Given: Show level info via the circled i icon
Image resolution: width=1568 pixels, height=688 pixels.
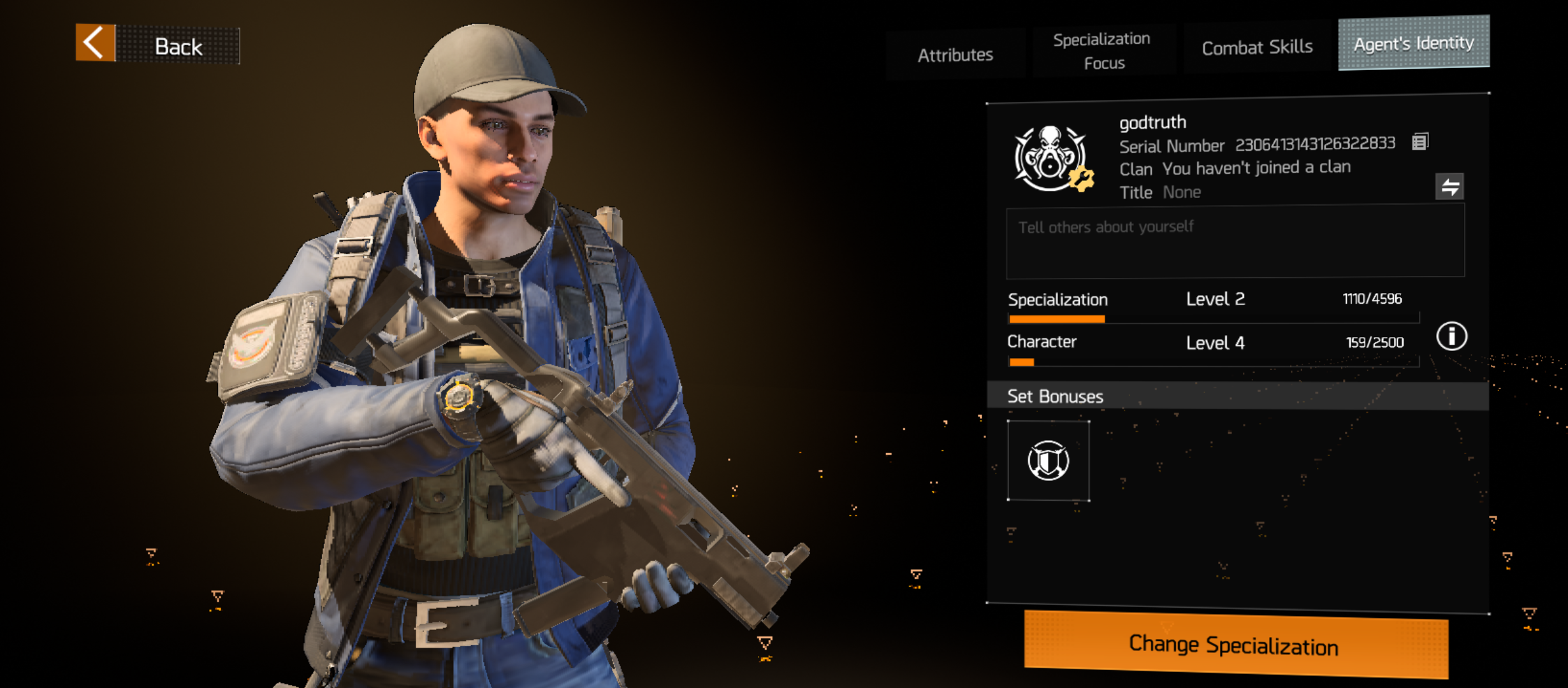Looking at the screenshot, I should pos(1451,336).
